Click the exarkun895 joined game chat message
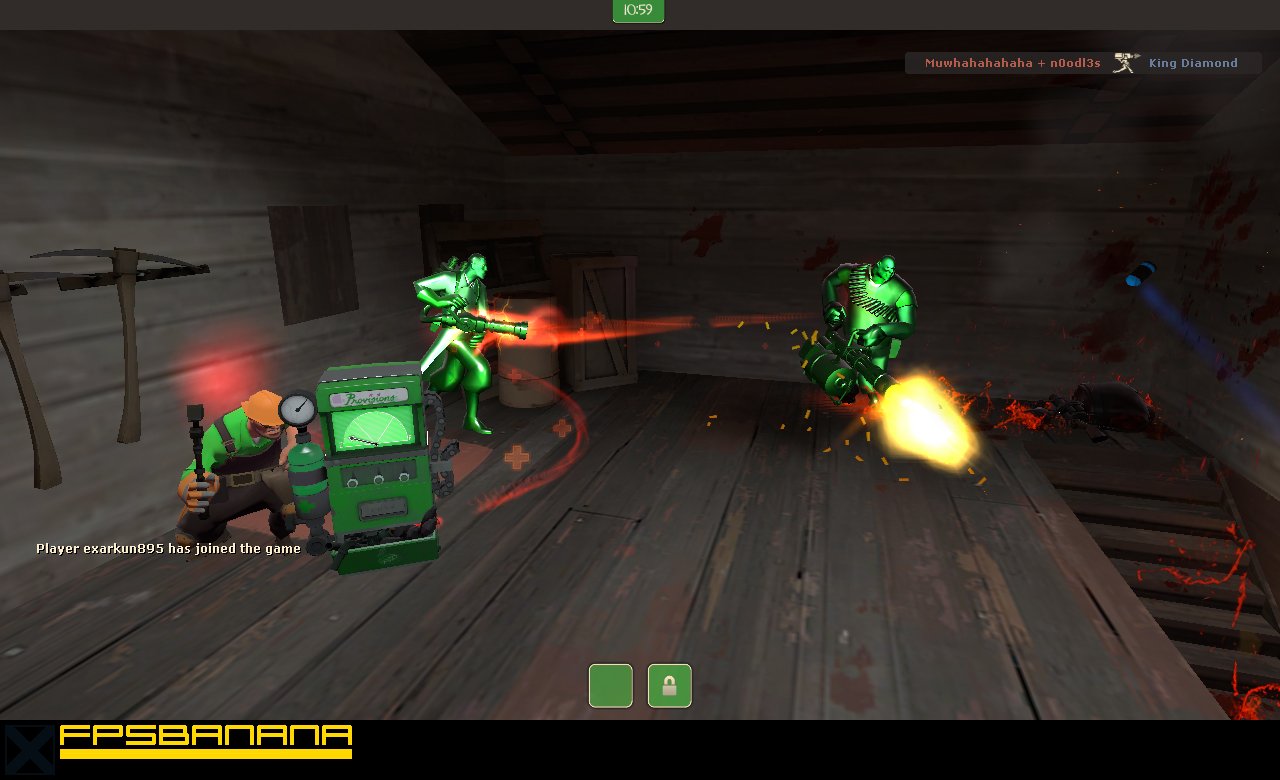1280x780 pixels. coord(167,548)
